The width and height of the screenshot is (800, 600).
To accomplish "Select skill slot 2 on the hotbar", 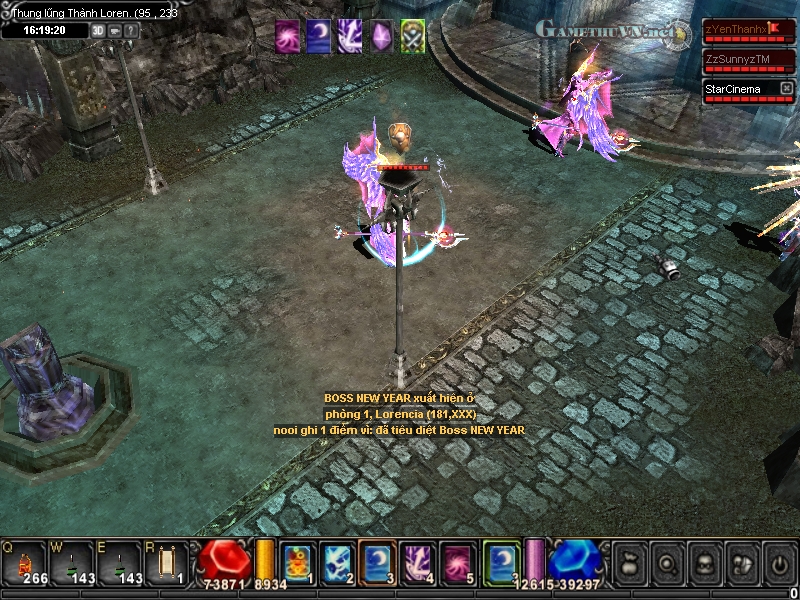I will tap(337, 563).
